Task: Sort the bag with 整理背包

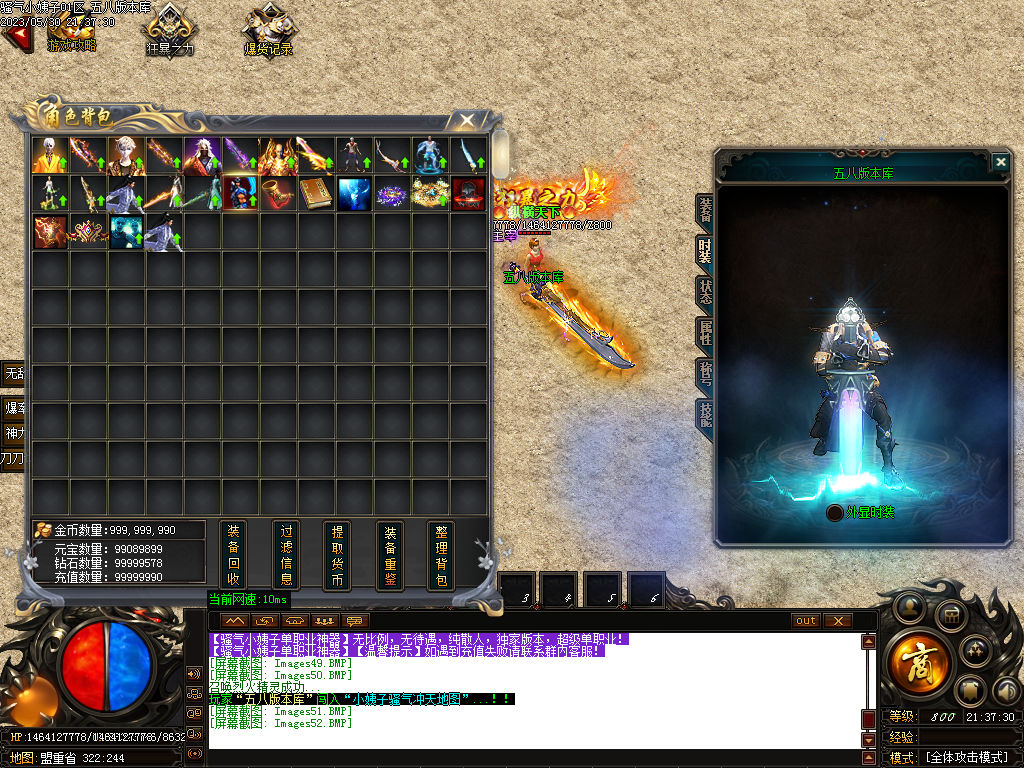Action: coord(441,555)
